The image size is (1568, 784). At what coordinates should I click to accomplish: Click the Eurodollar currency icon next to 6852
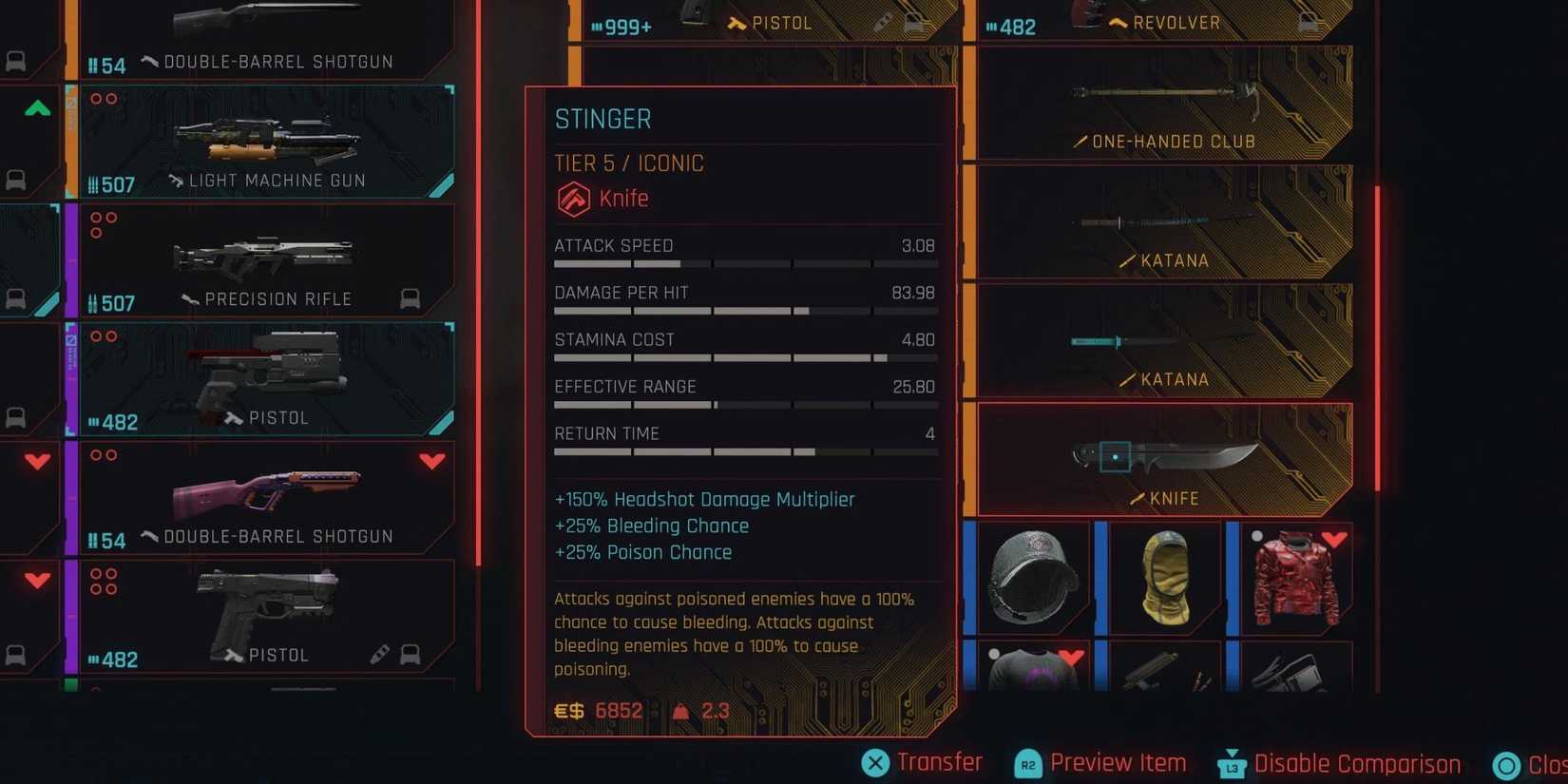567,710
